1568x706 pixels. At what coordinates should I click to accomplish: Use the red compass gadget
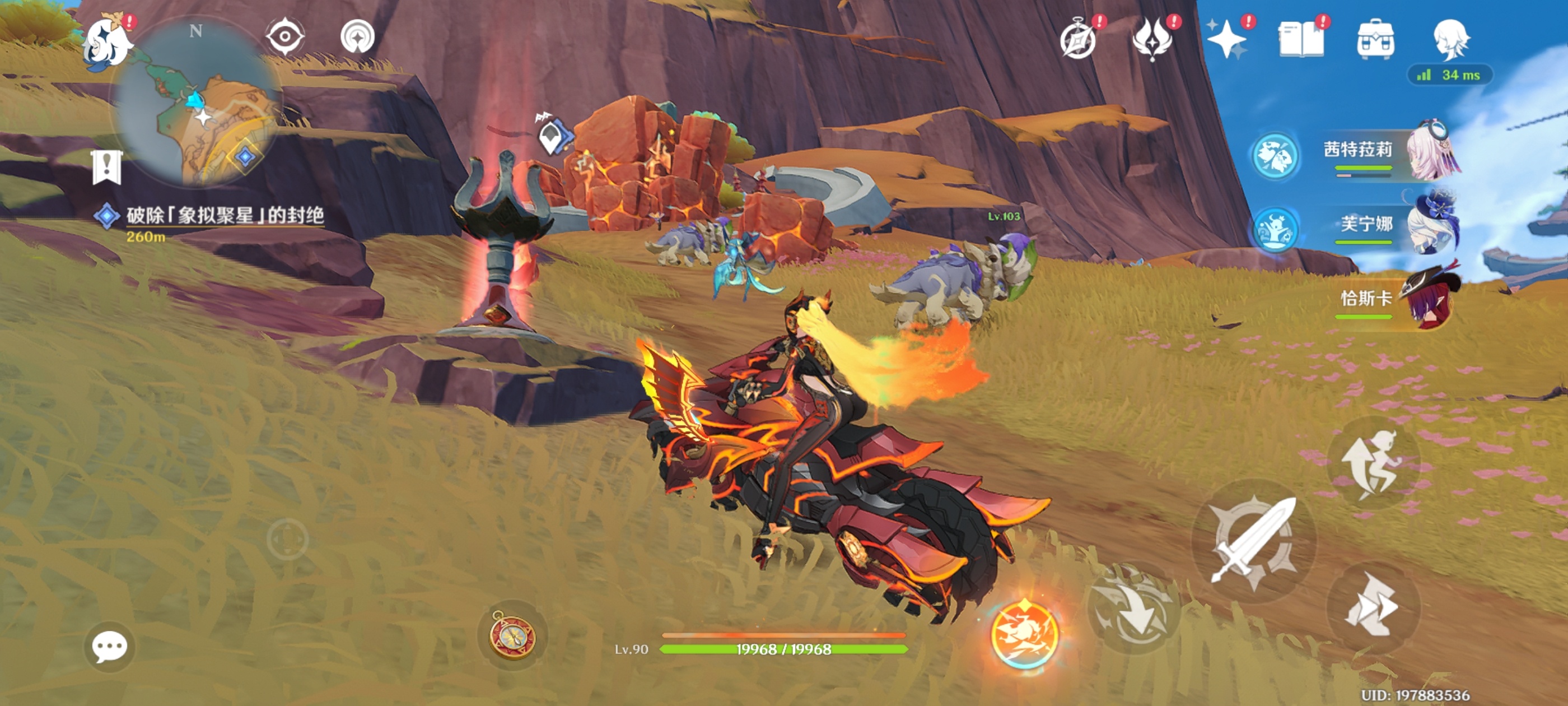pyautogui.click(x=512, y=635)
